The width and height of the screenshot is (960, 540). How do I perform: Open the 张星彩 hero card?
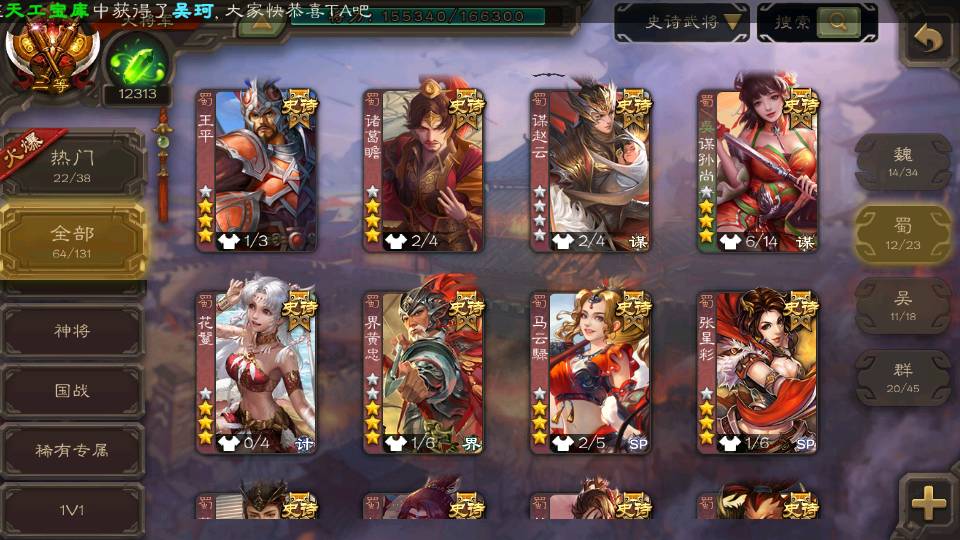coord(758,372)
